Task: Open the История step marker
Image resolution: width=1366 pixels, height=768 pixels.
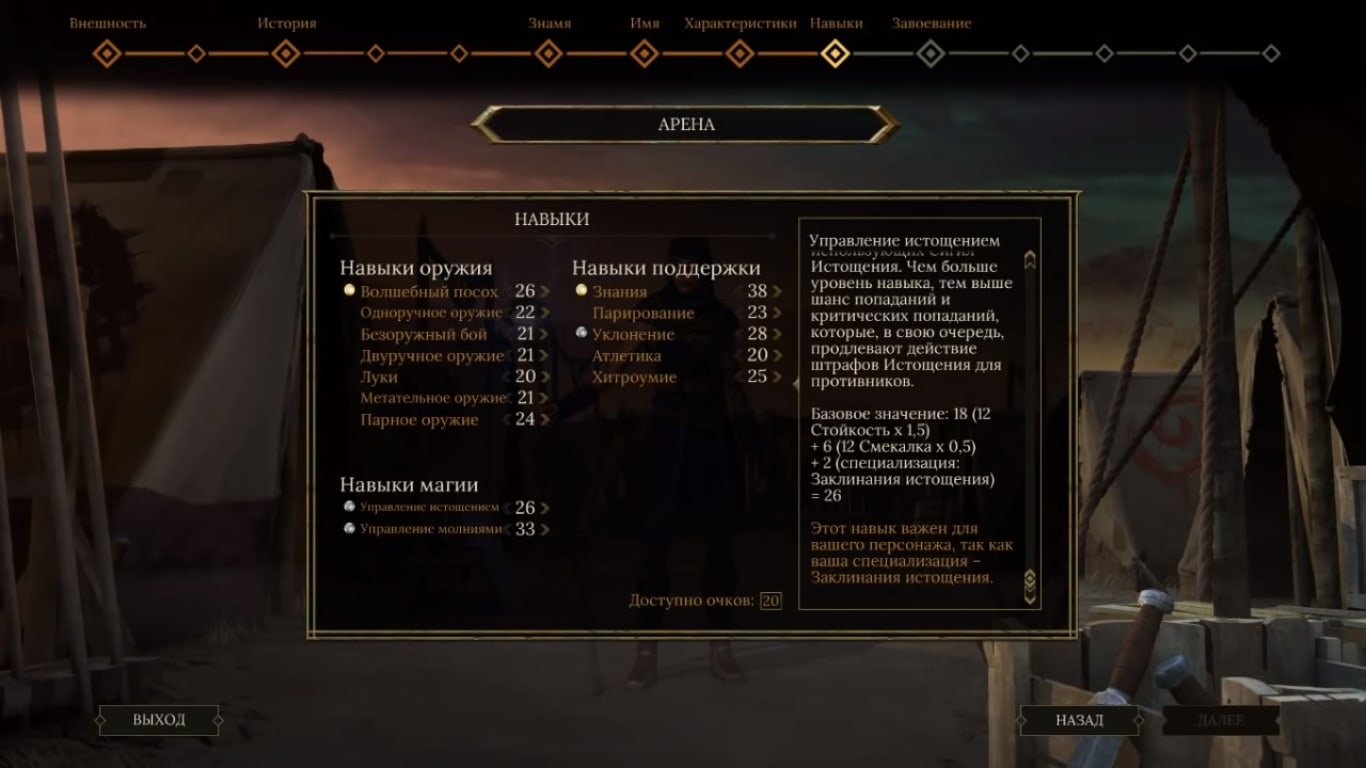Action: (286, 53)
